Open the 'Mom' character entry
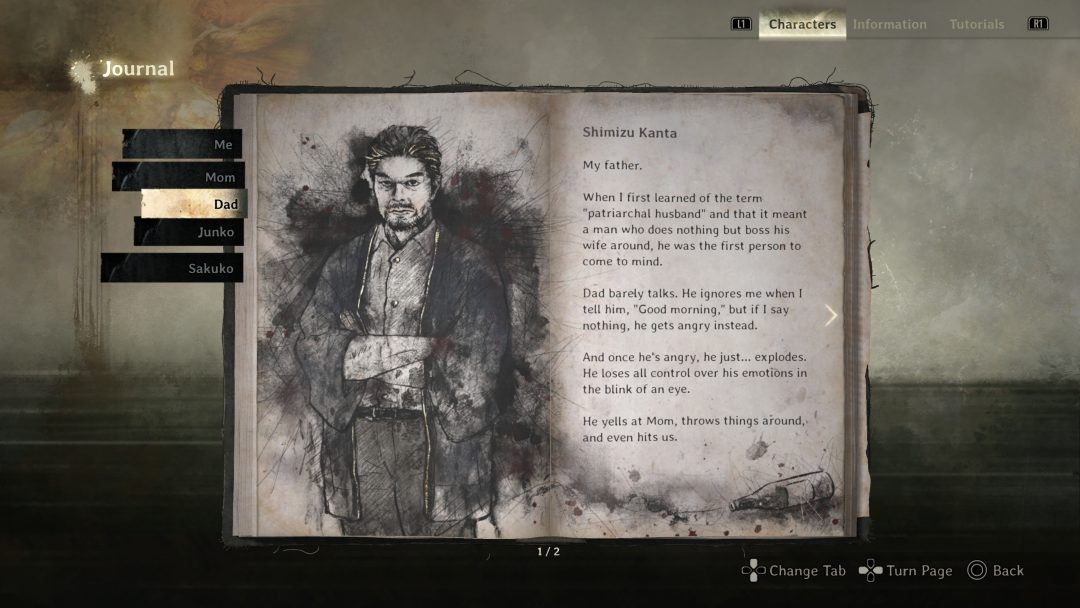 (180, 177)
